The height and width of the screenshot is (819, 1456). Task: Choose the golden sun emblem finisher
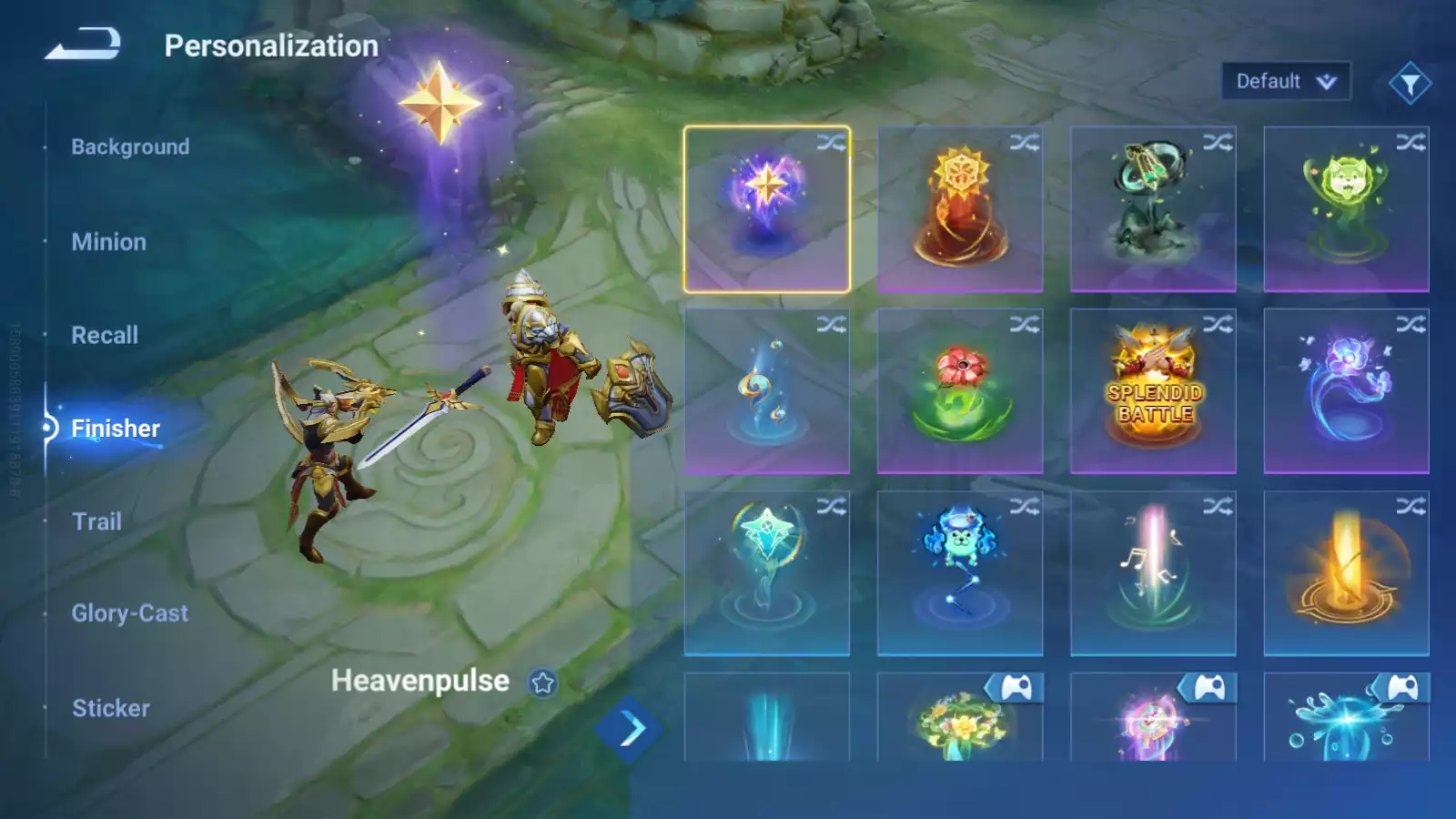(x=960, y=209)
